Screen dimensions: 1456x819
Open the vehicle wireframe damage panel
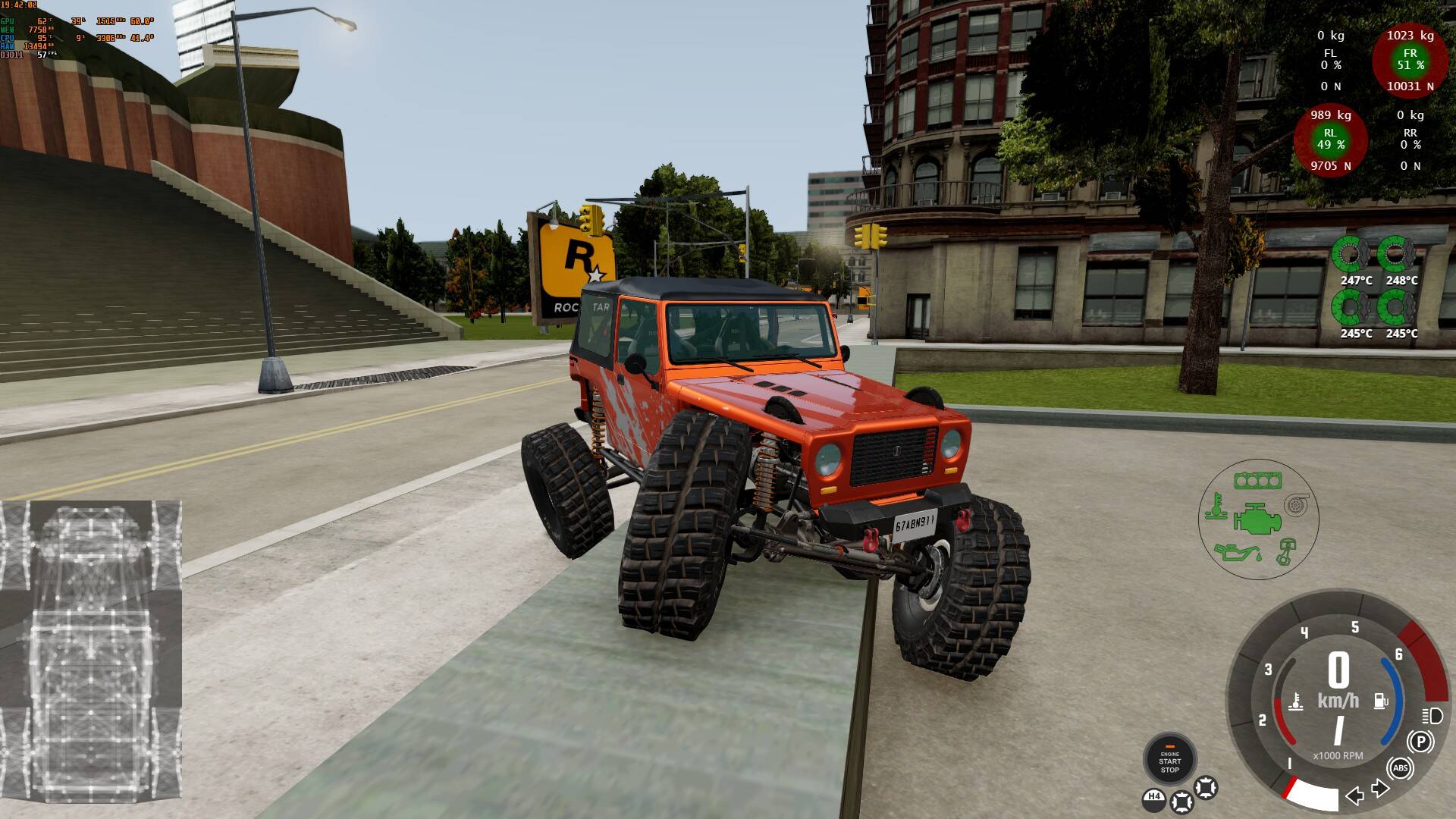[x=90, y=658]
